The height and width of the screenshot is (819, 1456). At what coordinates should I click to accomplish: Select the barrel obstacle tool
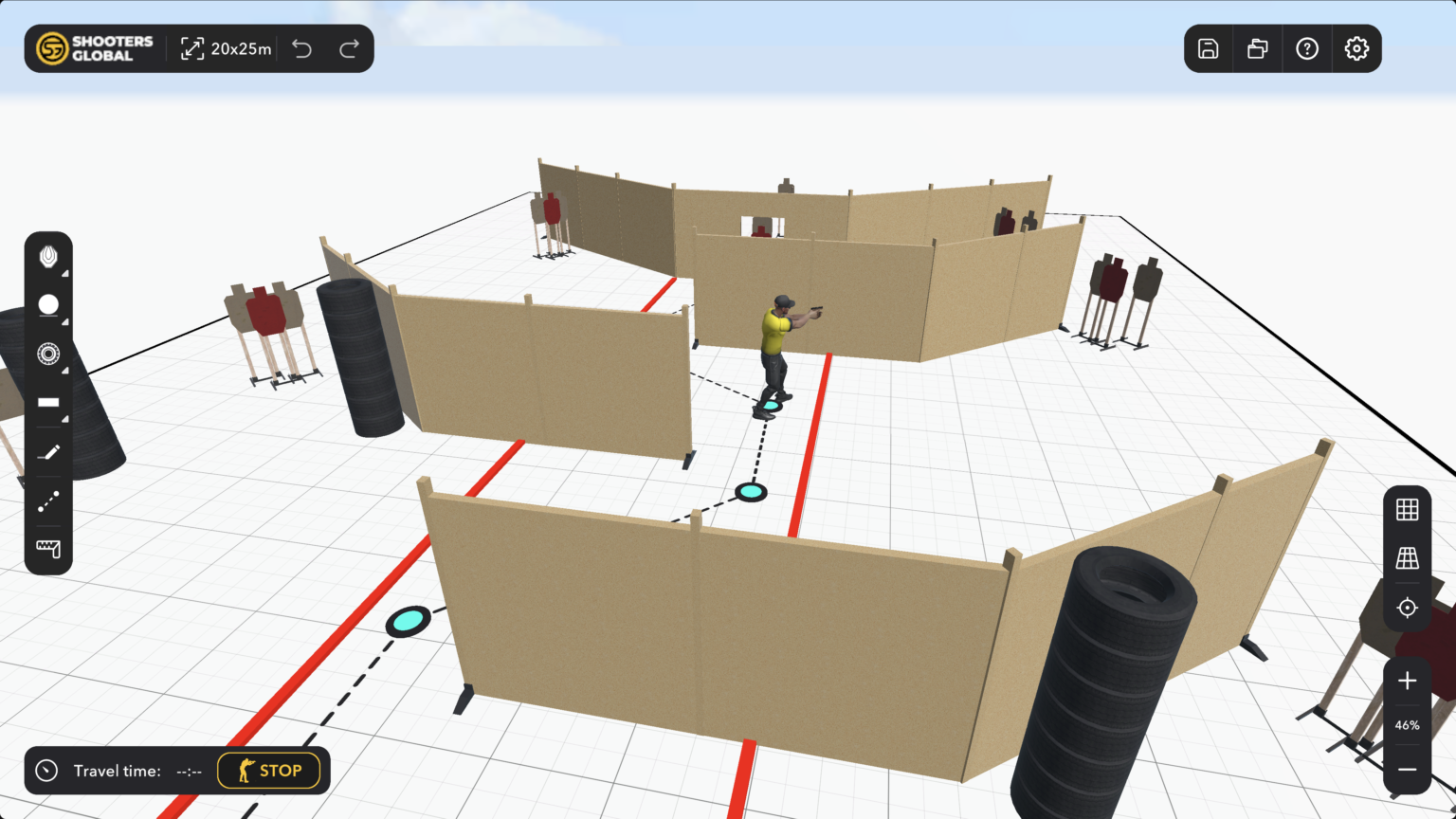48,304
